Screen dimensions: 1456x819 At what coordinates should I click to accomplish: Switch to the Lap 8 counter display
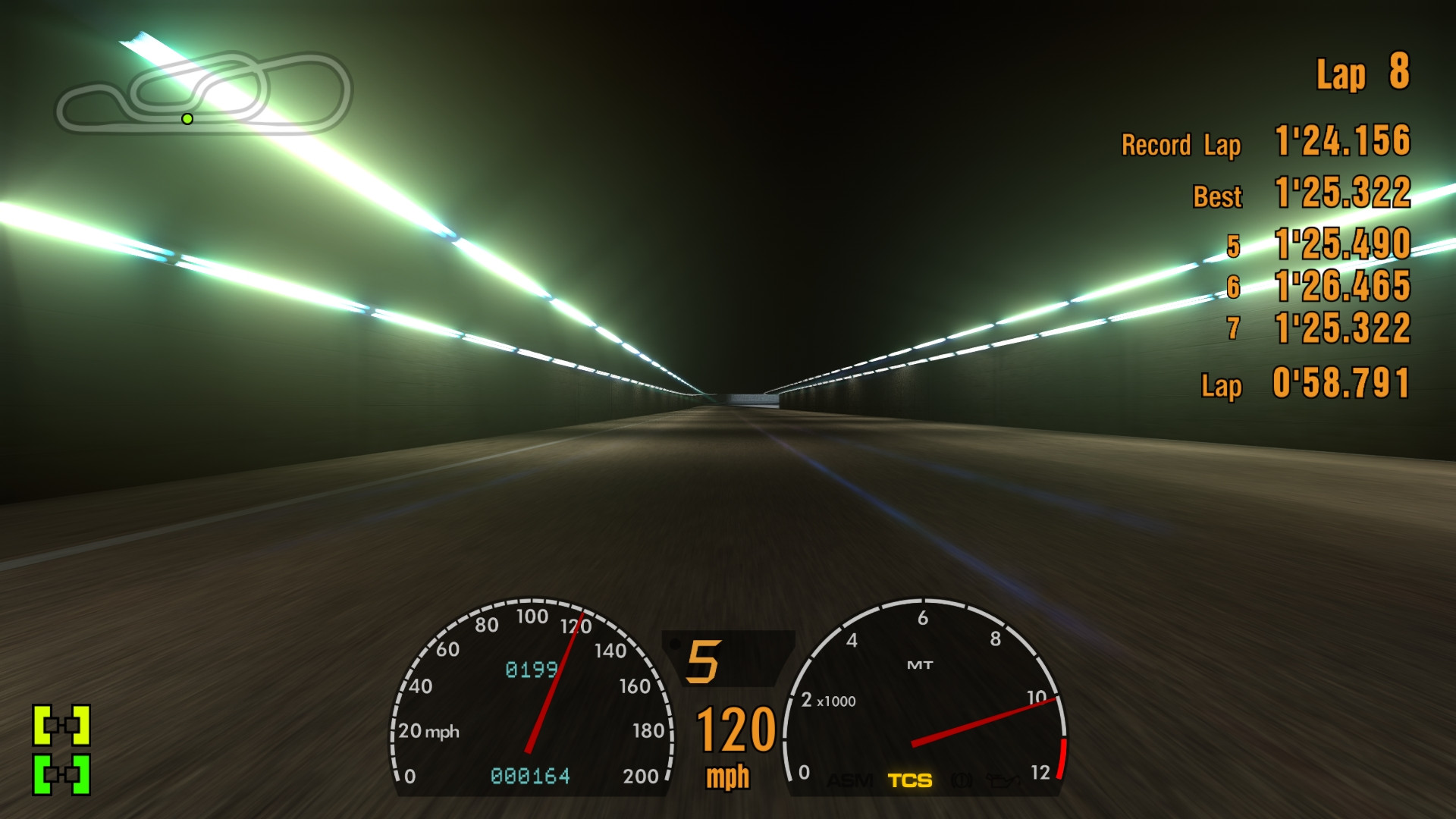tap(1361, 74)
